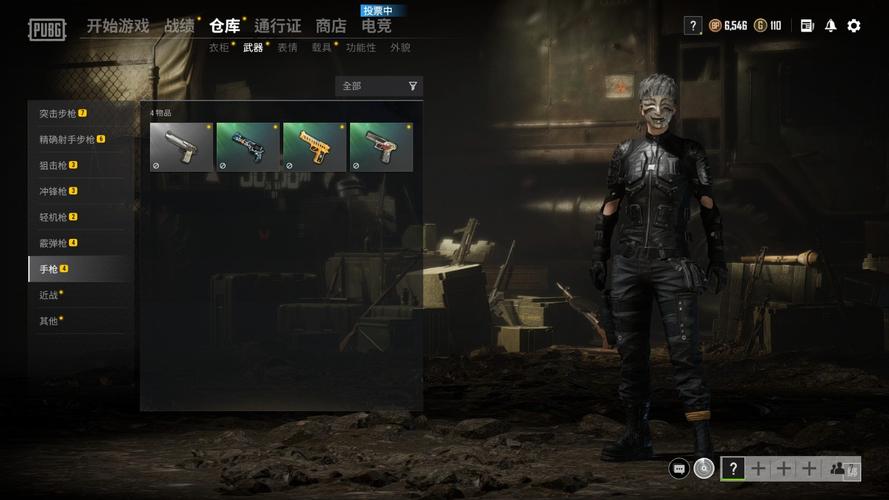
Task: Go to the 通行证 tab
Action: click(277, 26)
